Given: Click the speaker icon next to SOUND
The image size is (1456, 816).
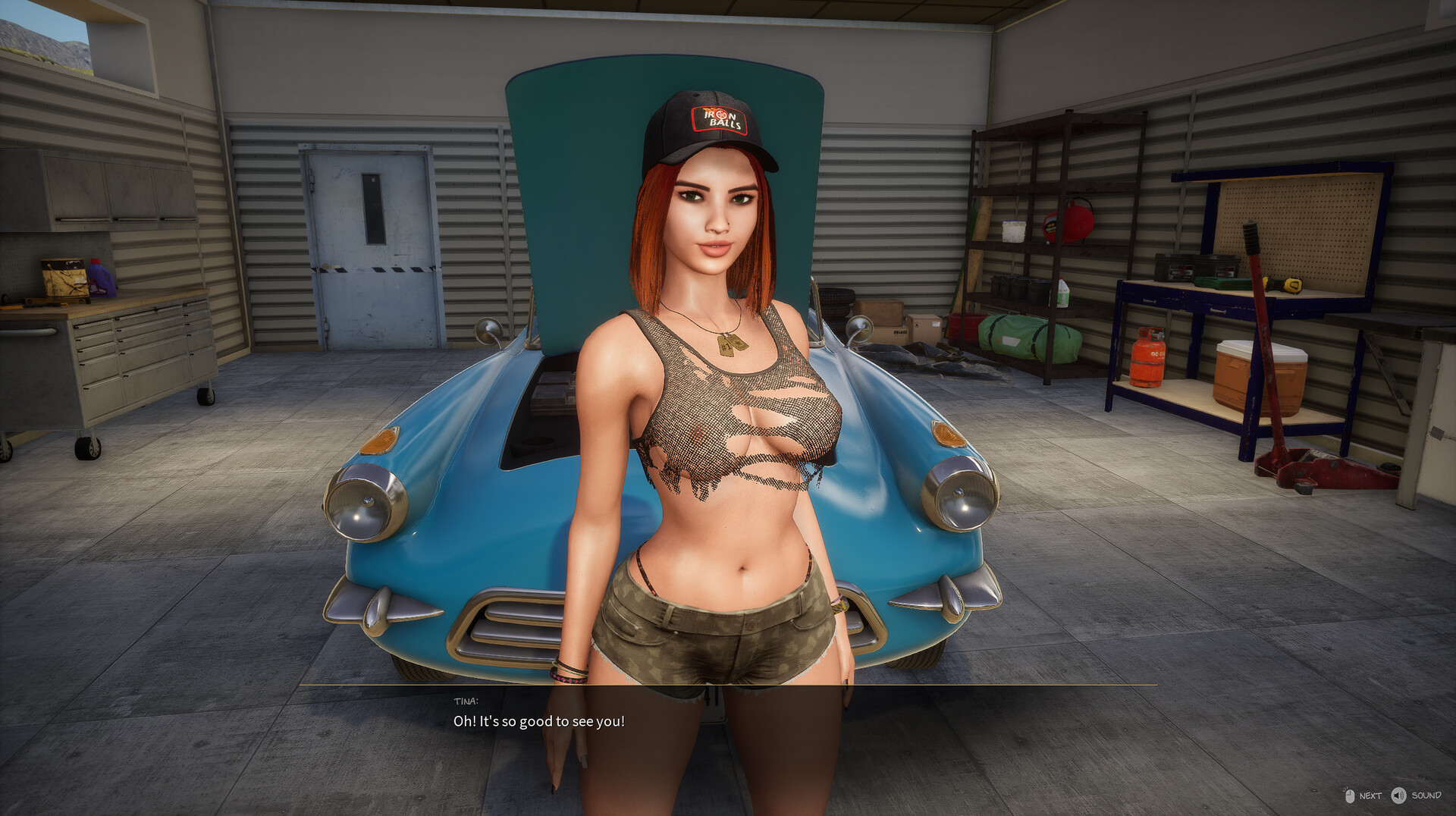Looking at the screenshot, I should [1399, 796].
